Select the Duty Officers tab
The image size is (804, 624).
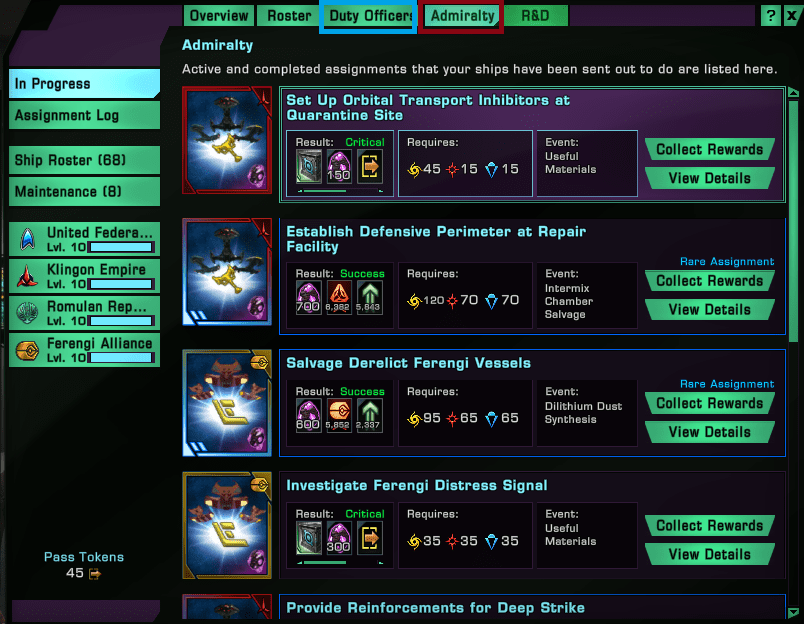[x=370, y=16]
